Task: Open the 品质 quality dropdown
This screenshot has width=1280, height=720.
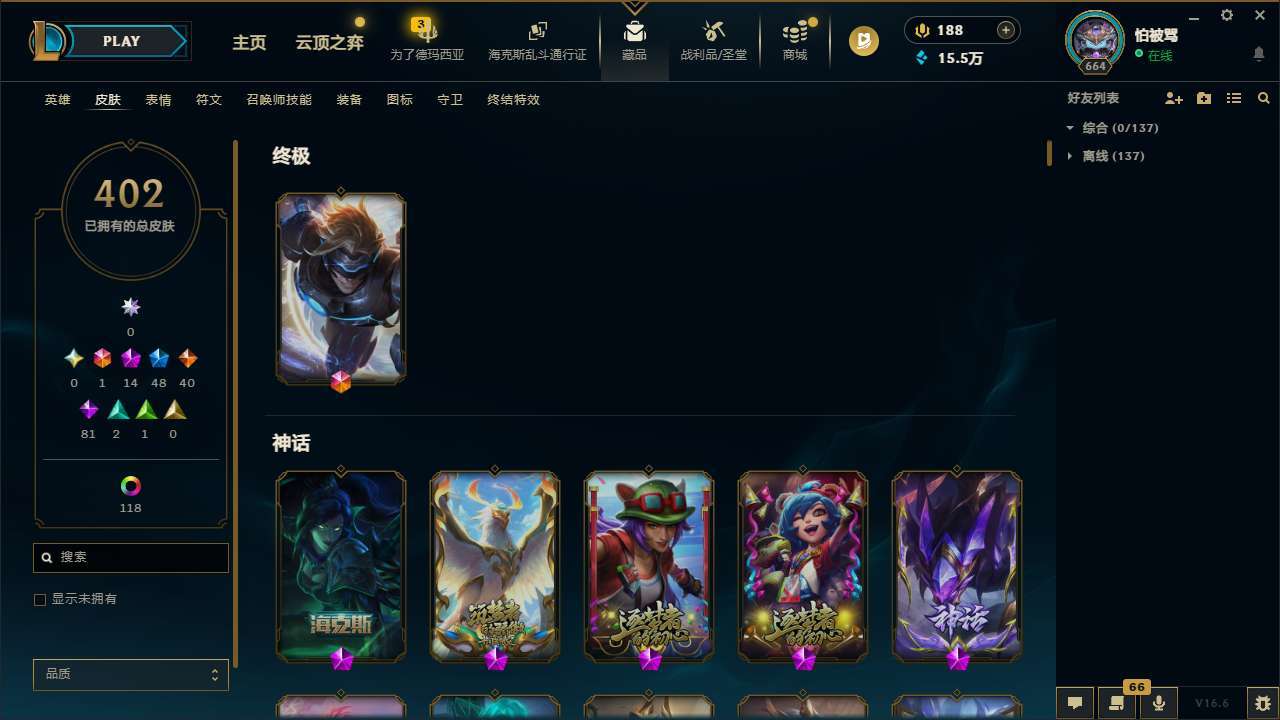Action: tap(130, 674)
